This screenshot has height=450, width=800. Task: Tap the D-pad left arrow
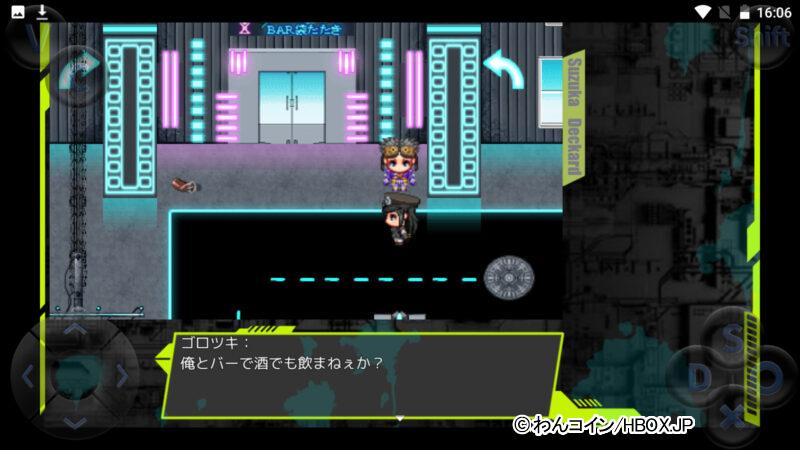click(28, 377)
